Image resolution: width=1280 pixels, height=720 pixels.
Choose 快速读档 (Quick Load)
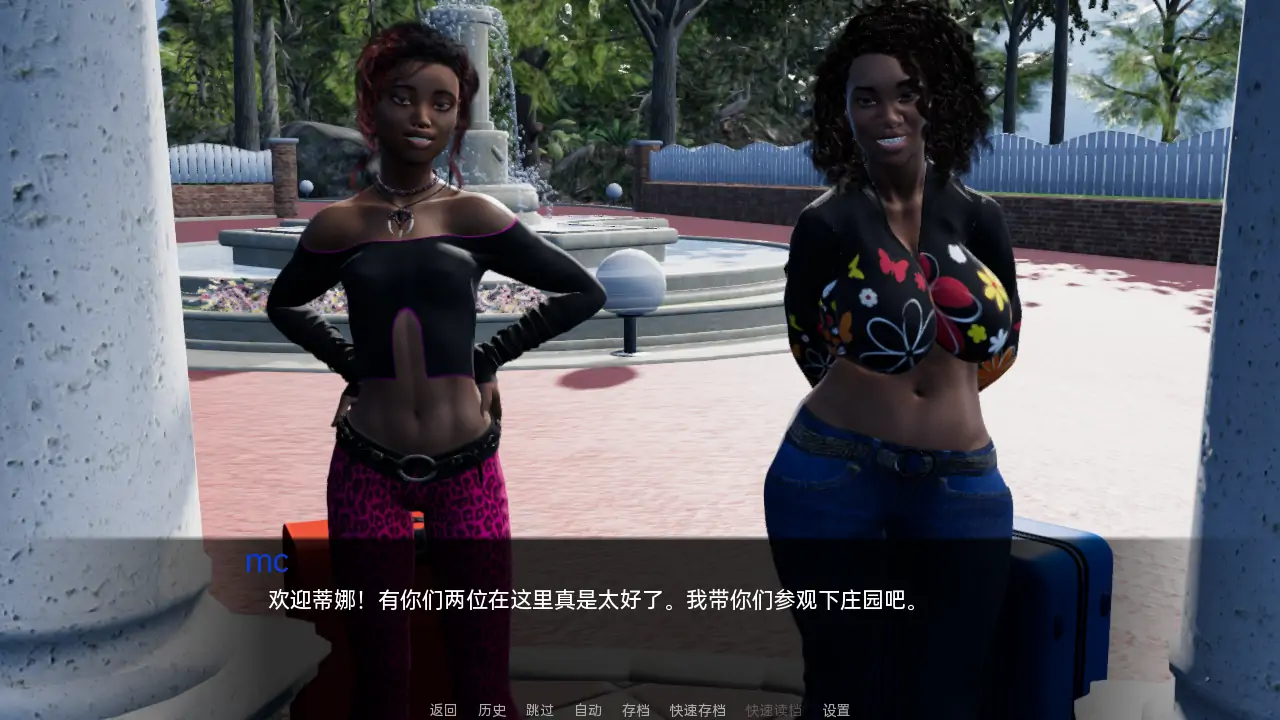(774, 710)
